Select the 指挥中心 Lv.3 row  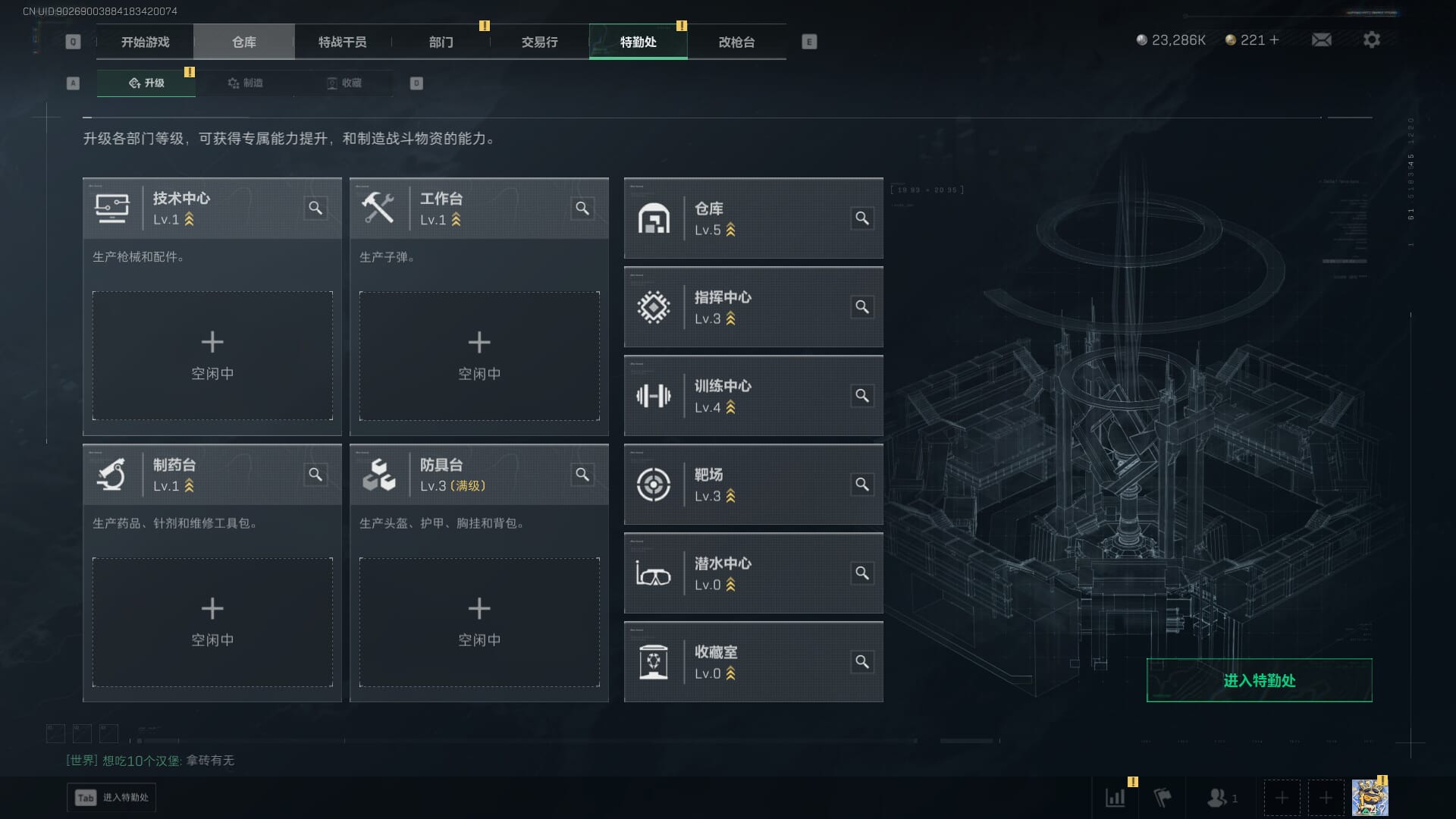point(753,307)
